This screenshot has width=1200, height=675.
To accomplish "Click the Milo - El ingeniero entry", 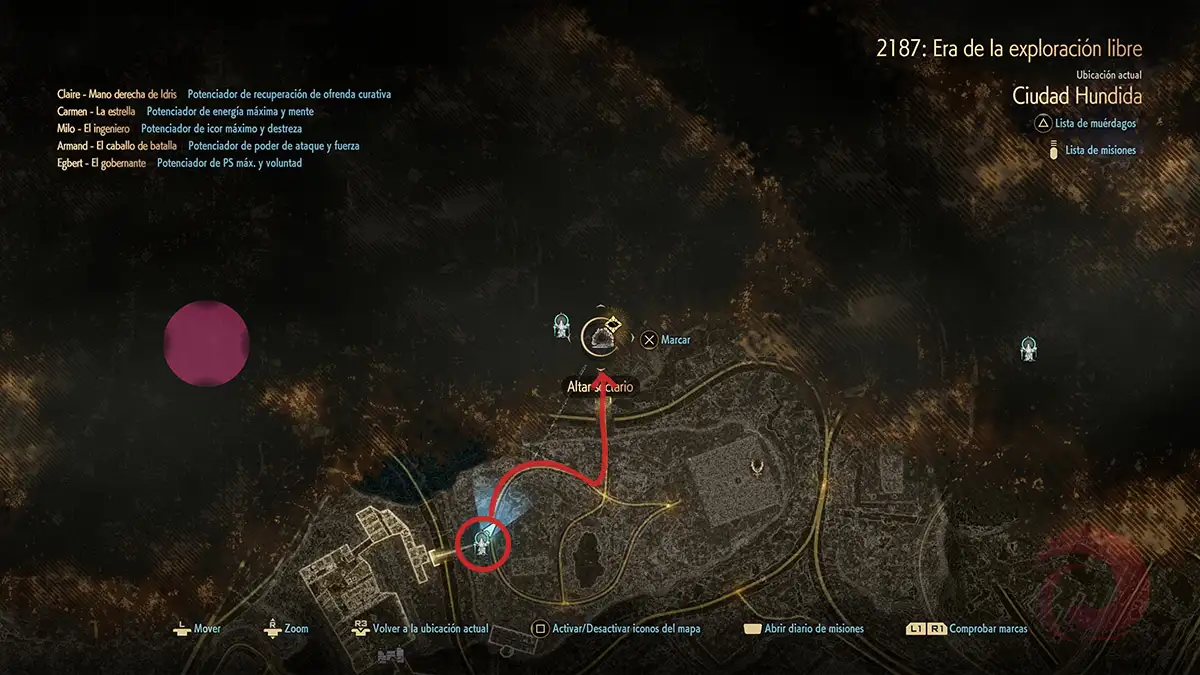I will pyautogui.click(x=94, y=128).
